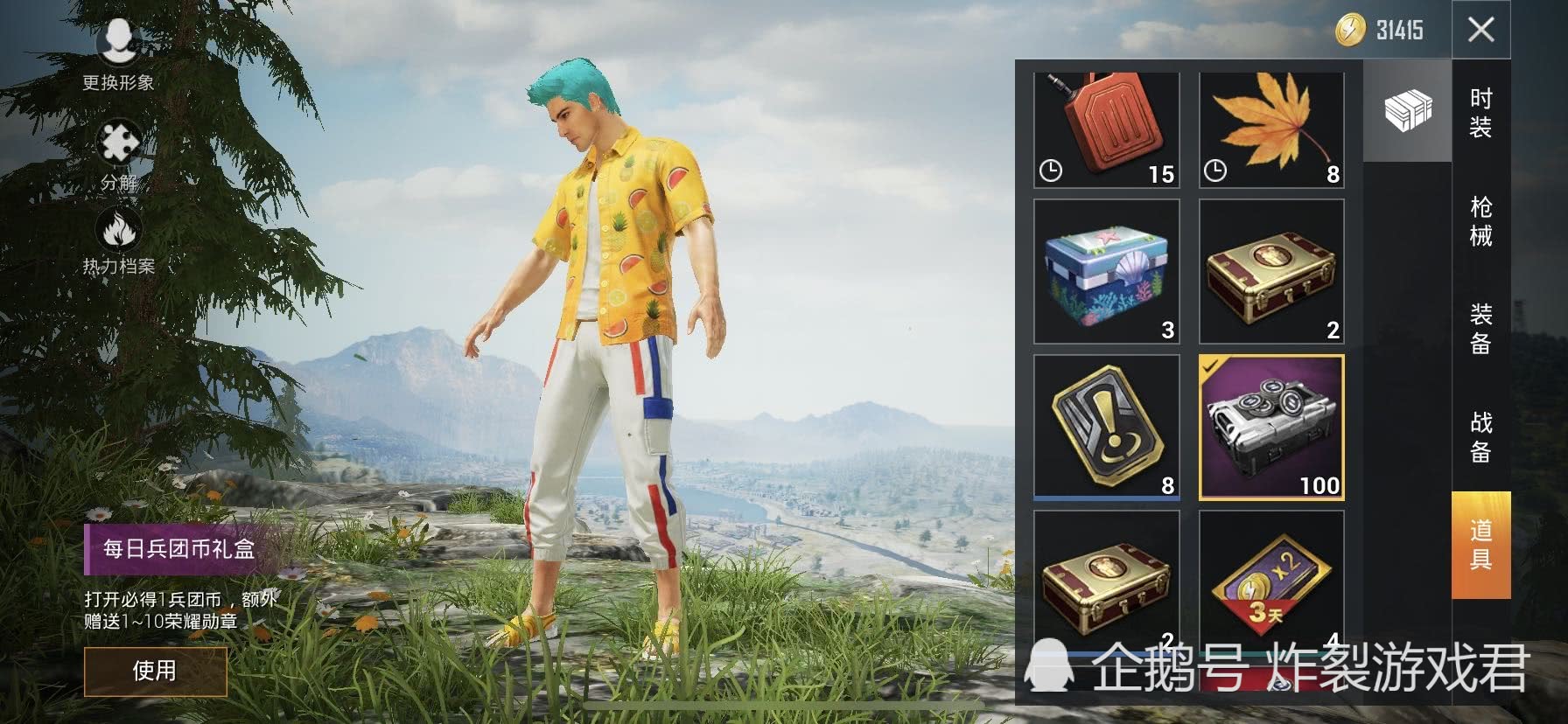Select the silver coin gift box slot
The image size is (1568, 724).
click(x=1271, y=428)
